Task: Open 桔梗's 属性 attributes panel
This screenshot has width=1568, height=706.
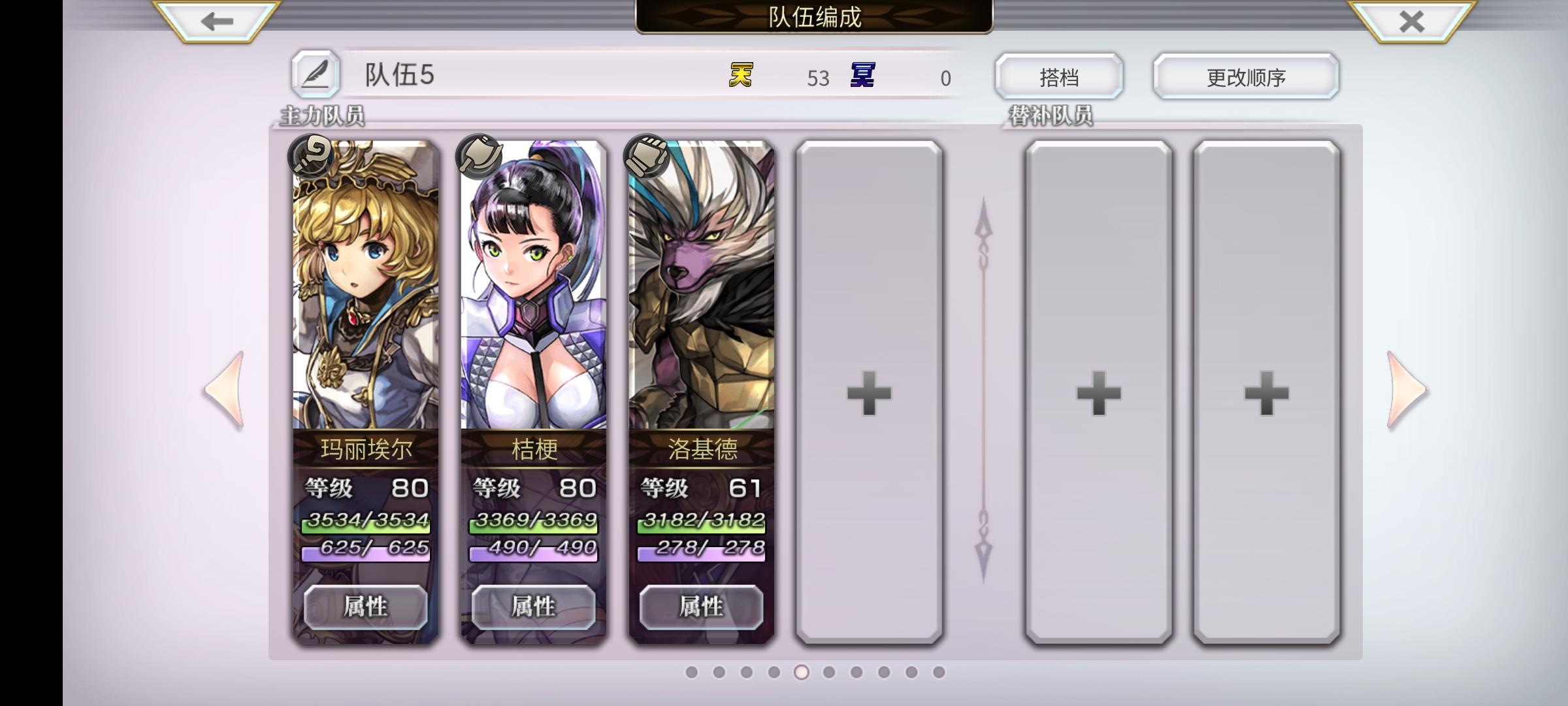Action: click(532, 607)
